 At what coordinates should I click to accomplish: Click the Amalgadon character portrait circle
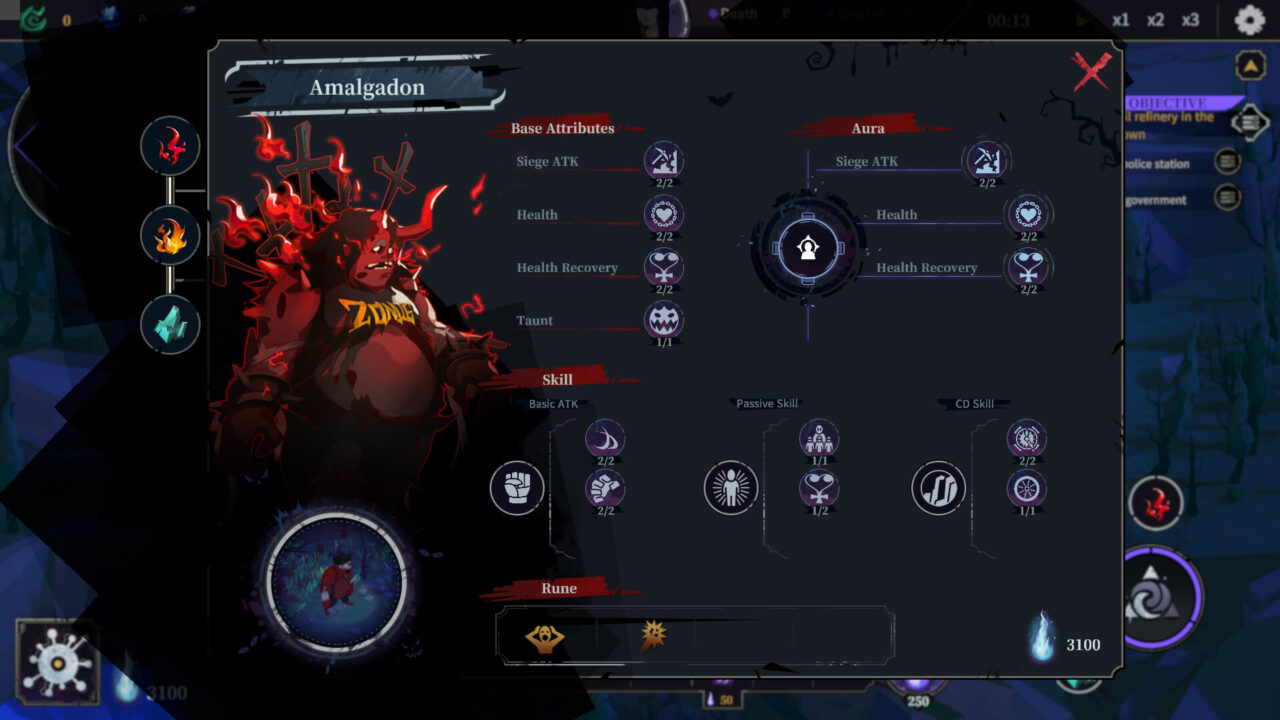[x=337, y=580]
